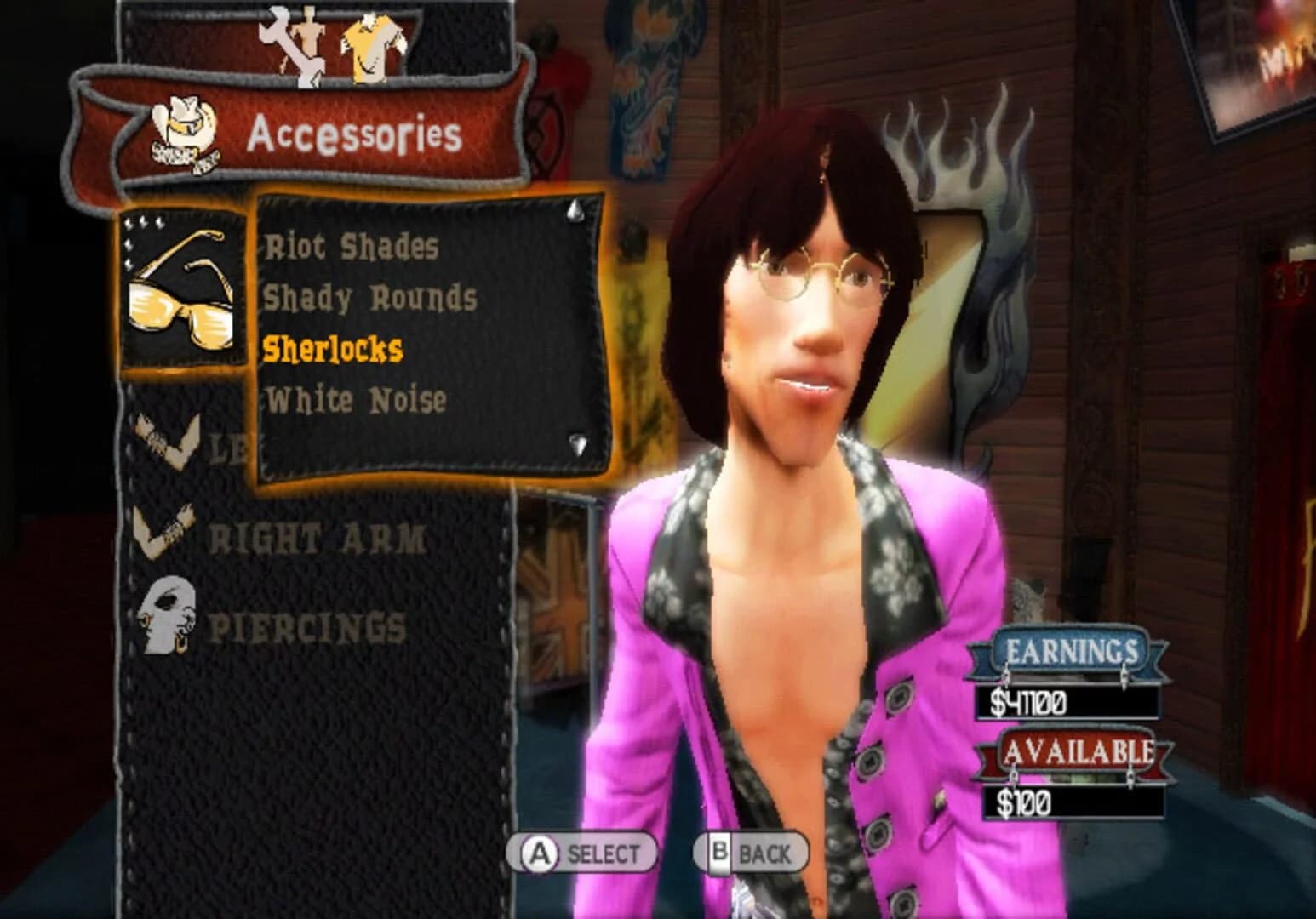Select the Right Arm bracelet icon
The height and width of the screenshot is (919, 1316).
[162, 528]
